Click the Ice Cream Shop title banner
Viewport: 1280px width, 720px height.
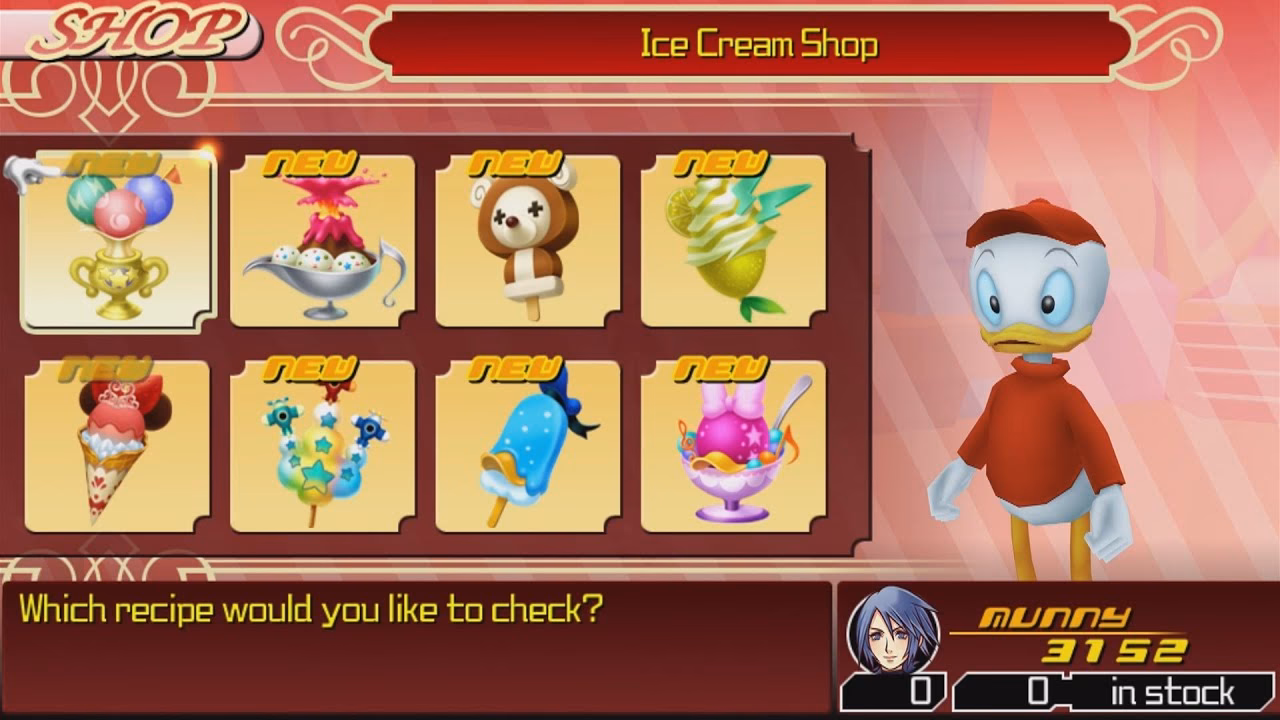coord(758,42)
